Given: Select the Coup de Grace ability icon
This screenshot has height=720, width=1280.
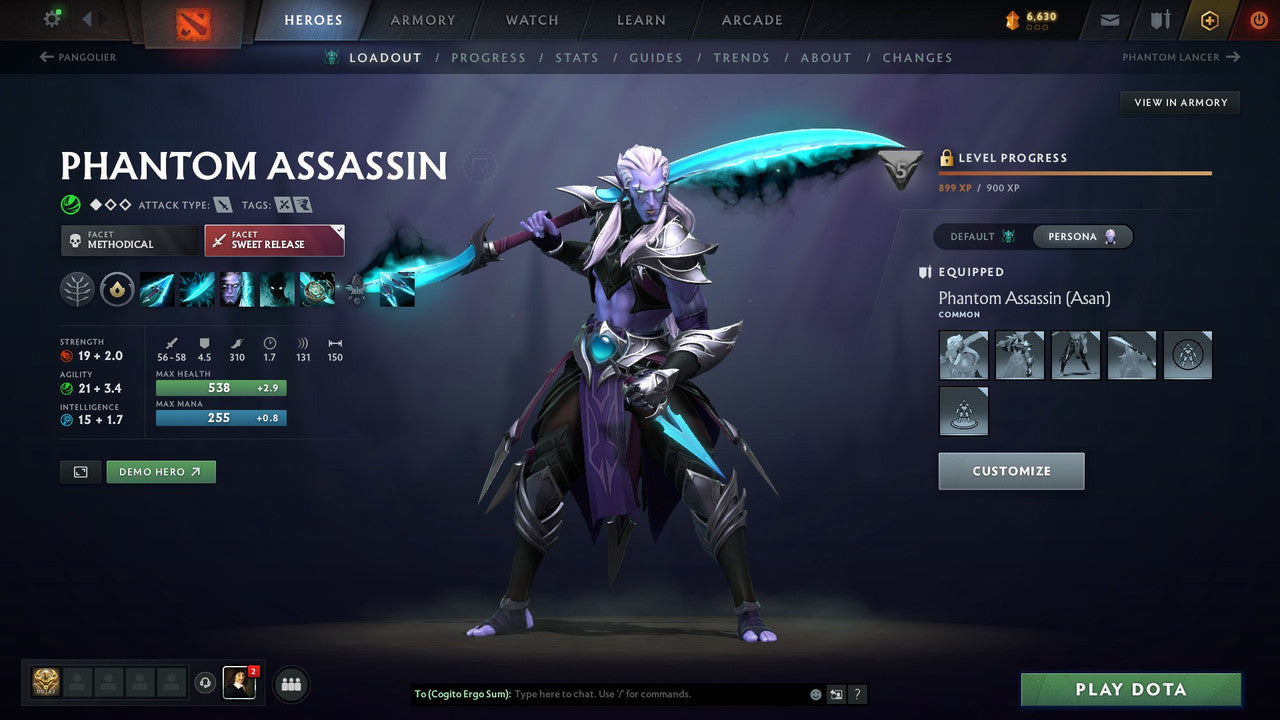Looking at the screenshot, I should [275, 289].
